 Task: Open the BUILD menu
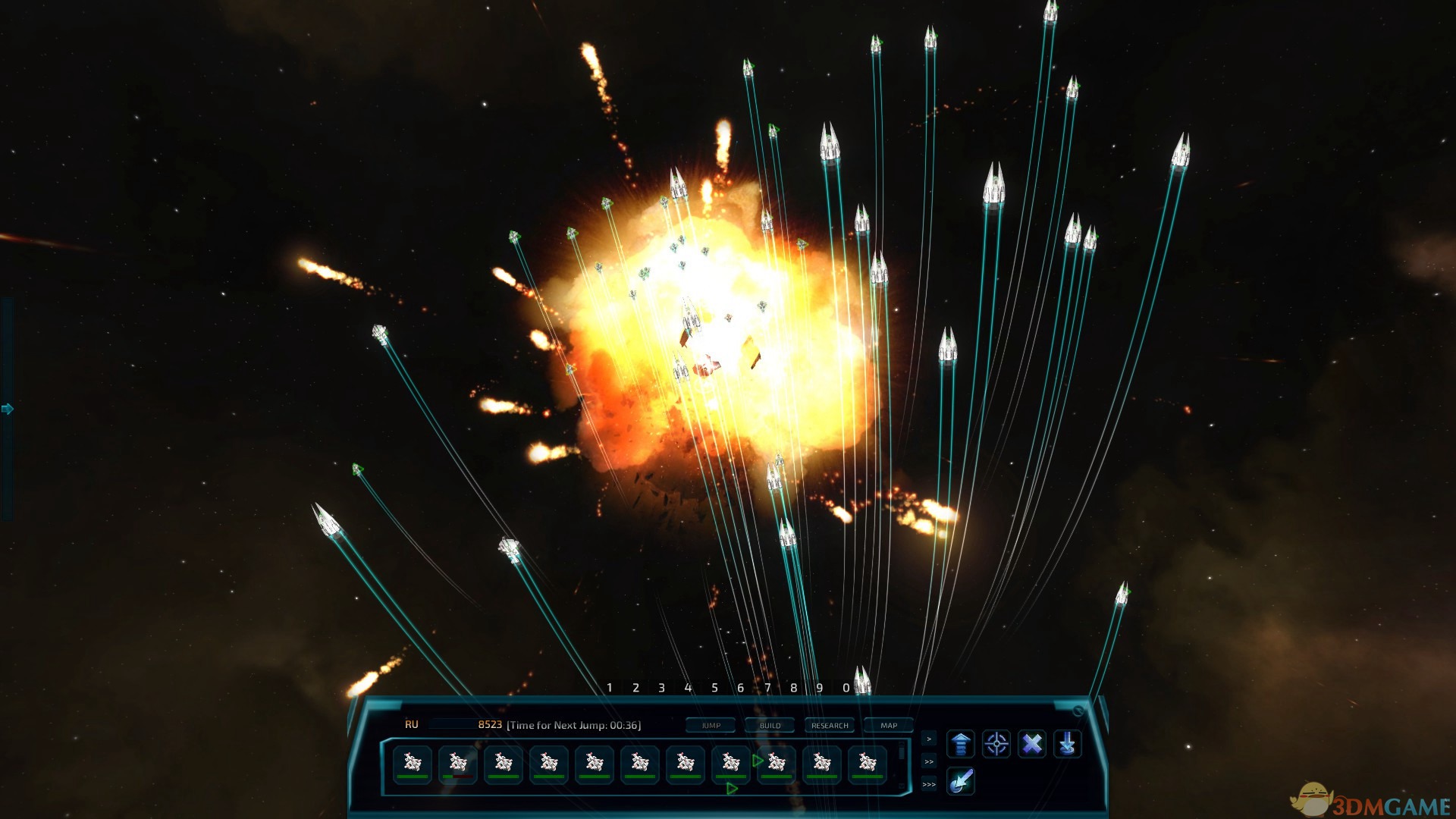click(x=770, y=726)
